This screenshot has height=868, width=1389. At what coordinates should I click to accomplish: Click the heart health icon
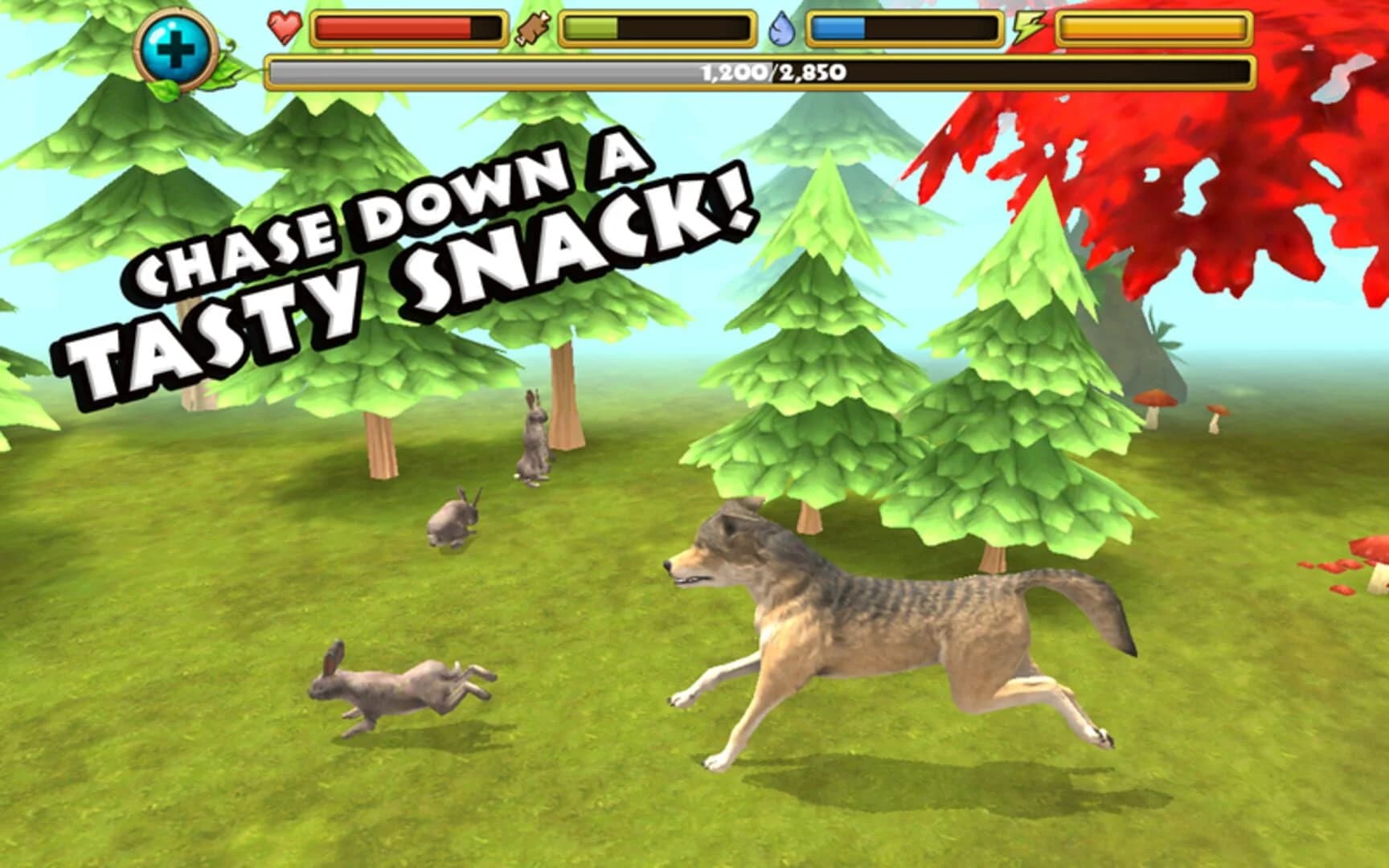(x=285, y=27)
